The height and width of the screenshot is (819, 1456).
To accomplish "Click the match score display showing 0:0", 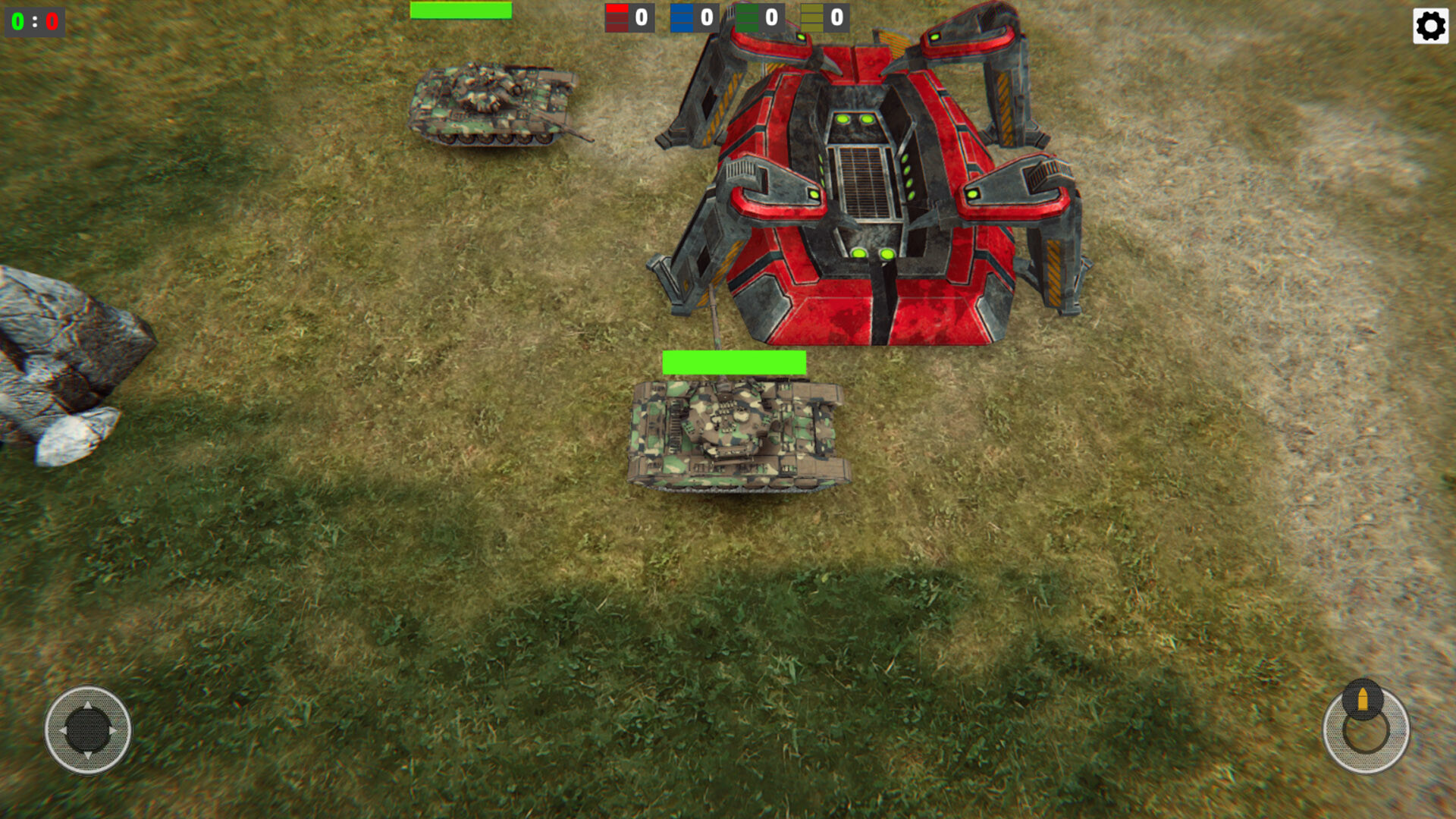I will click(x=35, y=21).
